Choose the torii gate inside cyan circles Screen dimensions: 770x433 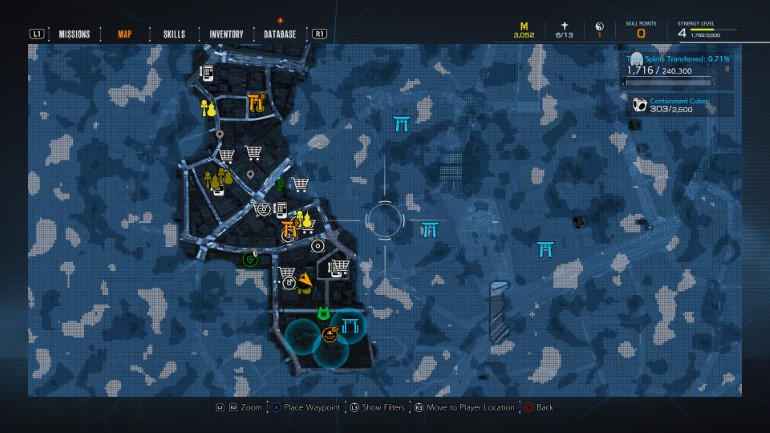pyautogui.click(x=350, y=327)
